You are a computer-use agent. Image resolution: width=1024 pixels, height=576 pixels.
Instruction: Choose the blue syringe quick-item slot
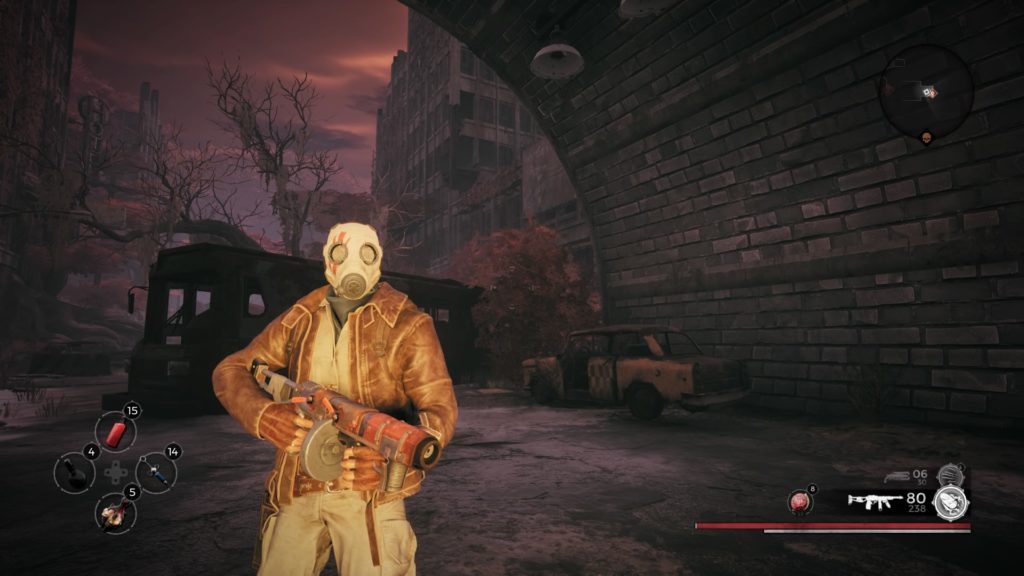pos(156,471)
